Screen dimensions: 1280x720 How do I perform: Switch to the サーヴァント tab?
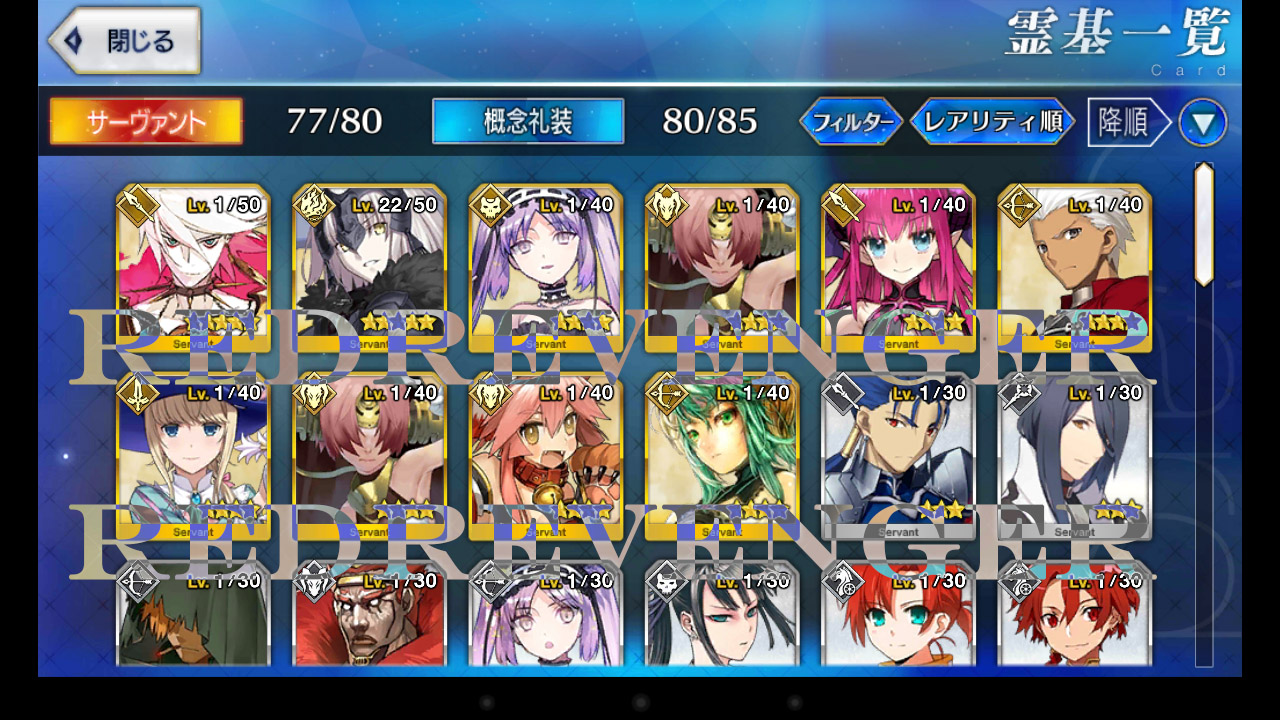(146, 122)
